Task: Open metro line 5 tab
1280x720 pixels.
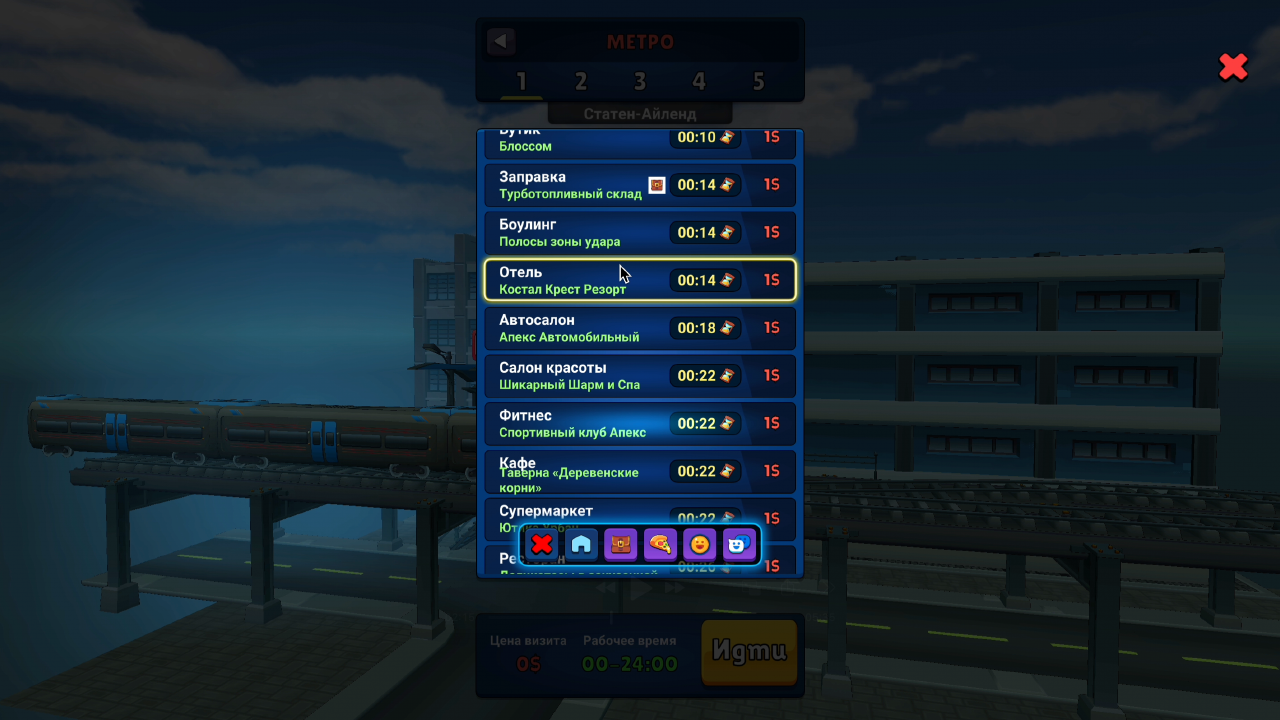Action: [758, 82]
